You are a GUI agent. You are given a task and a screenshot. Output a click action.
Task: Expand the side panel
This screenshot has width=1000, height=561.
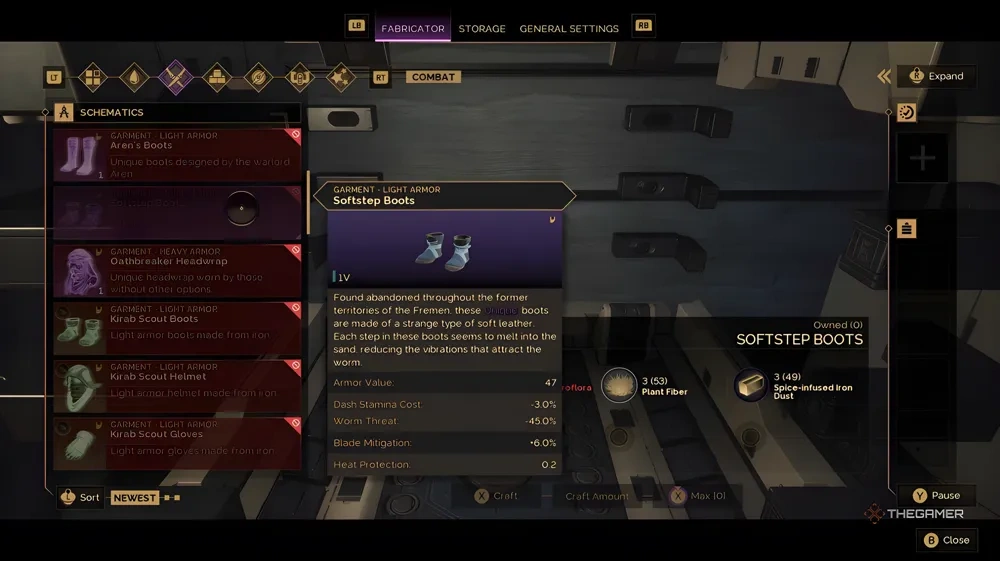(x=936, y=76)
